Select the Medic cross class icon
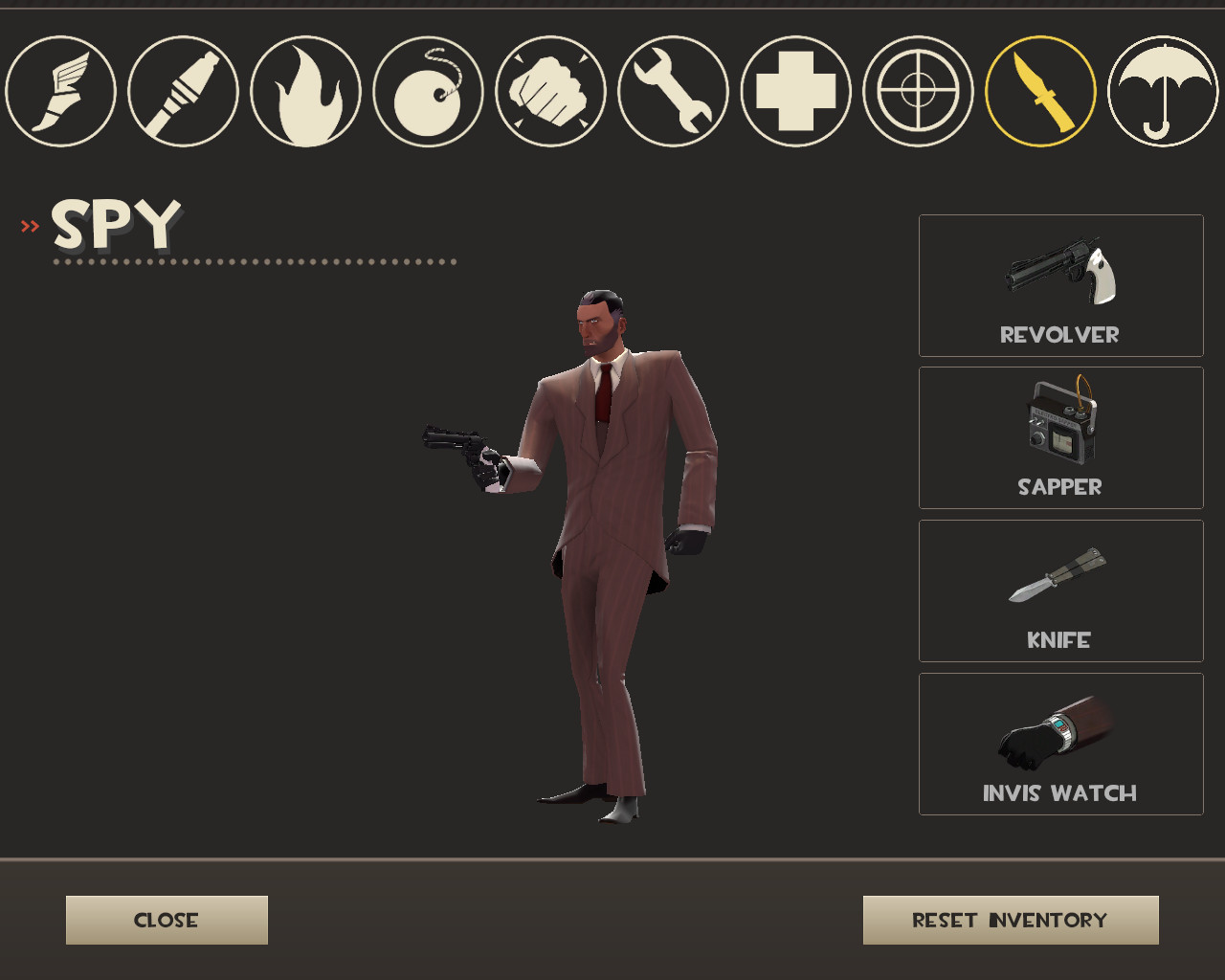This screenshot has width=1225, height=980. (794, 90)
